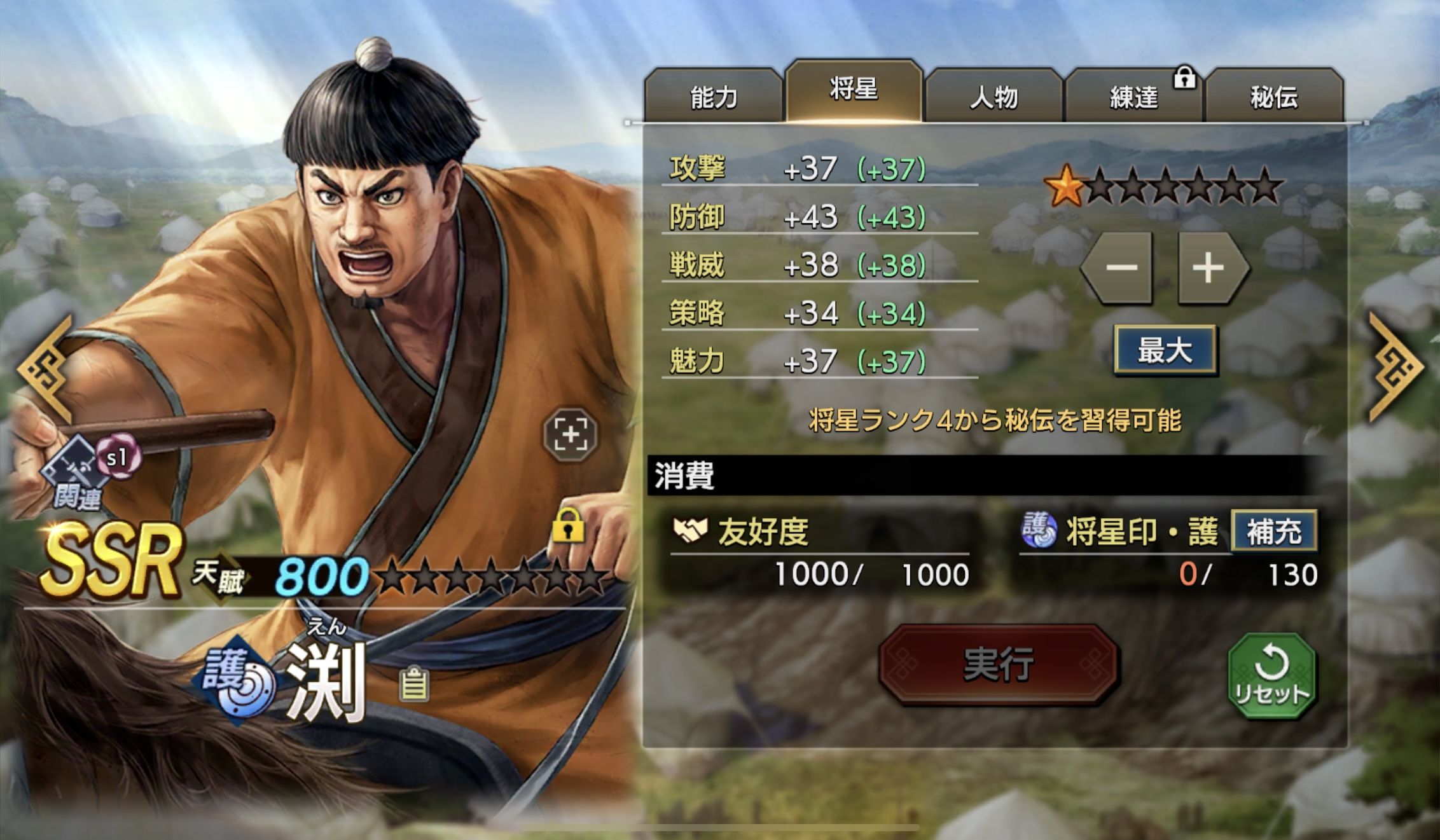Increase star rank with plus button

point(1208,267)
